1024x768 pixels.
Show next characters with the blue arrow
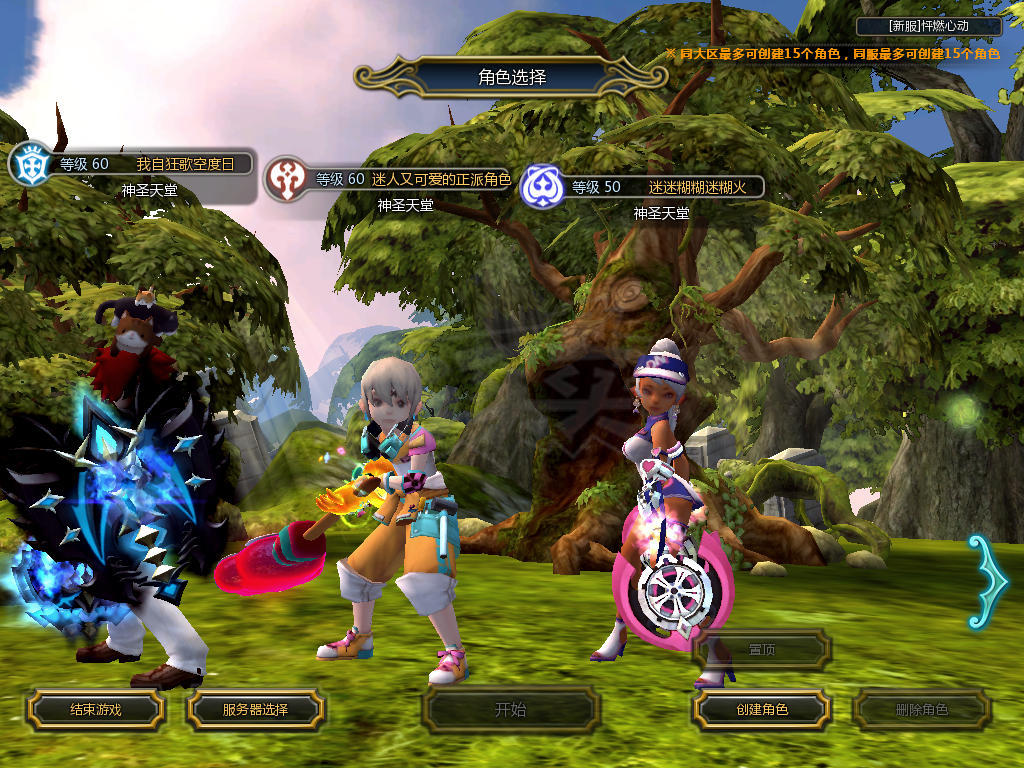pos(986,582)
